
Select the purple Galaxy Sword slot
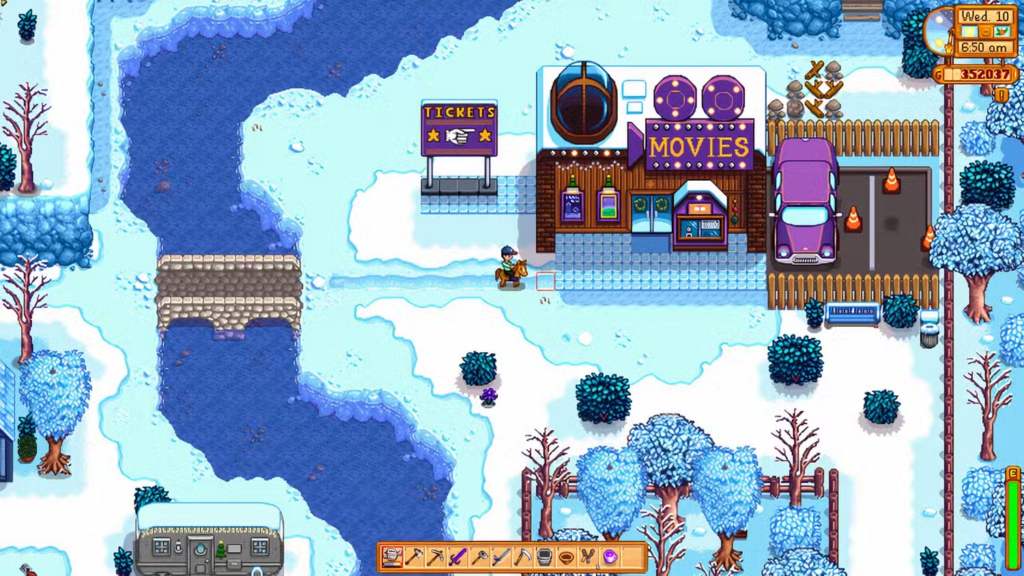pyautogui.click(x=458, y=557)
